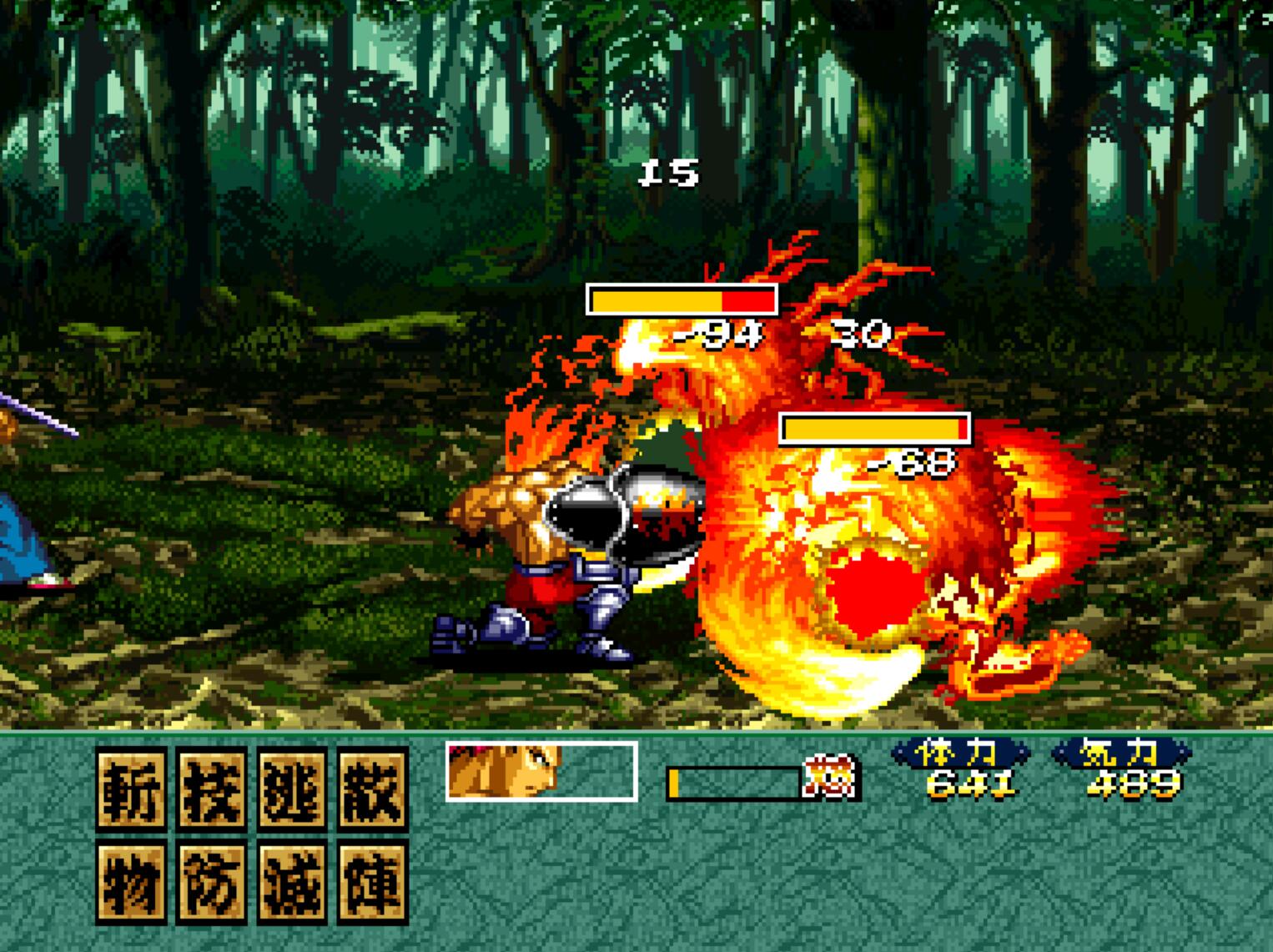Select the 斬 slash attack command
The width and height of the screenshot is (1273, 952).
[x=131, y=788]
